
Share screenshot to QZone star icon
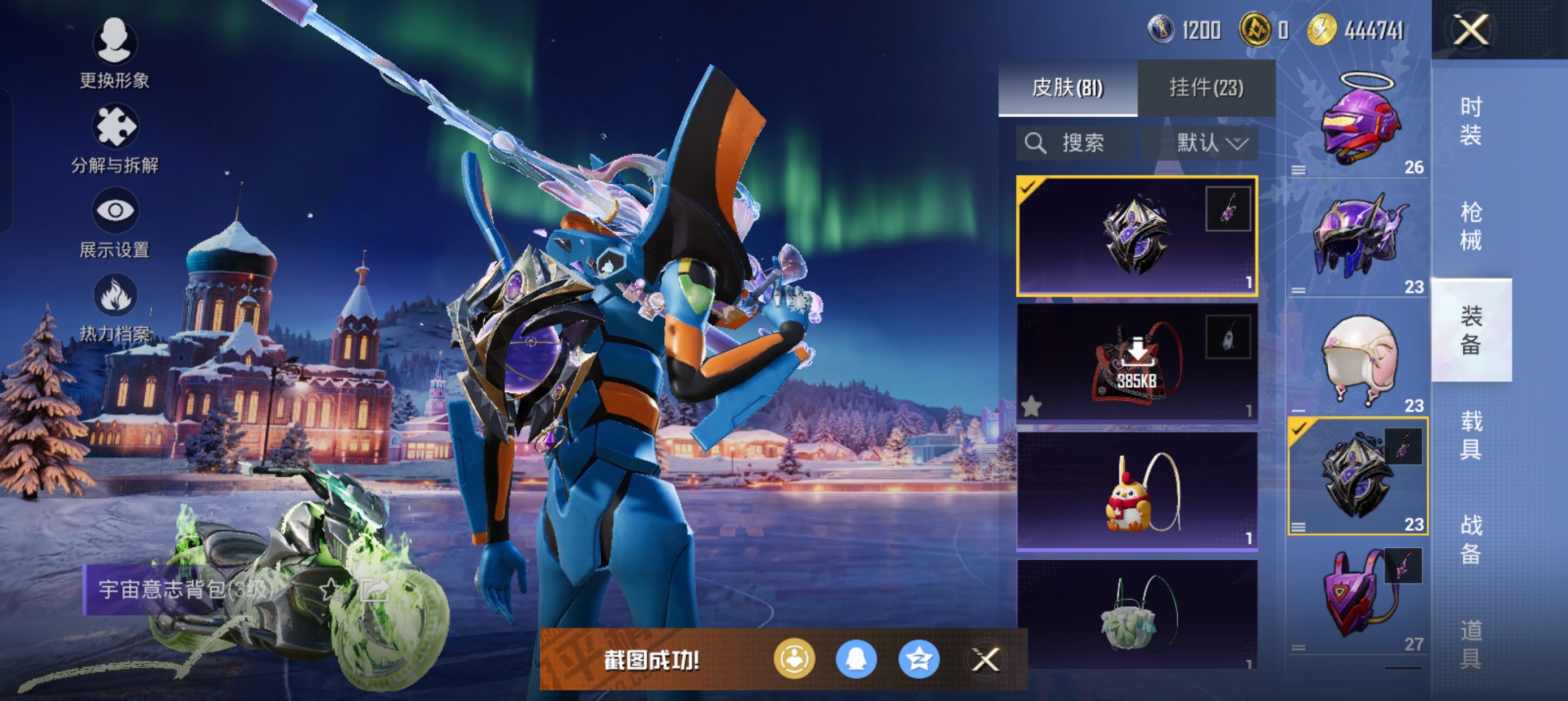[x=919, y=660]
